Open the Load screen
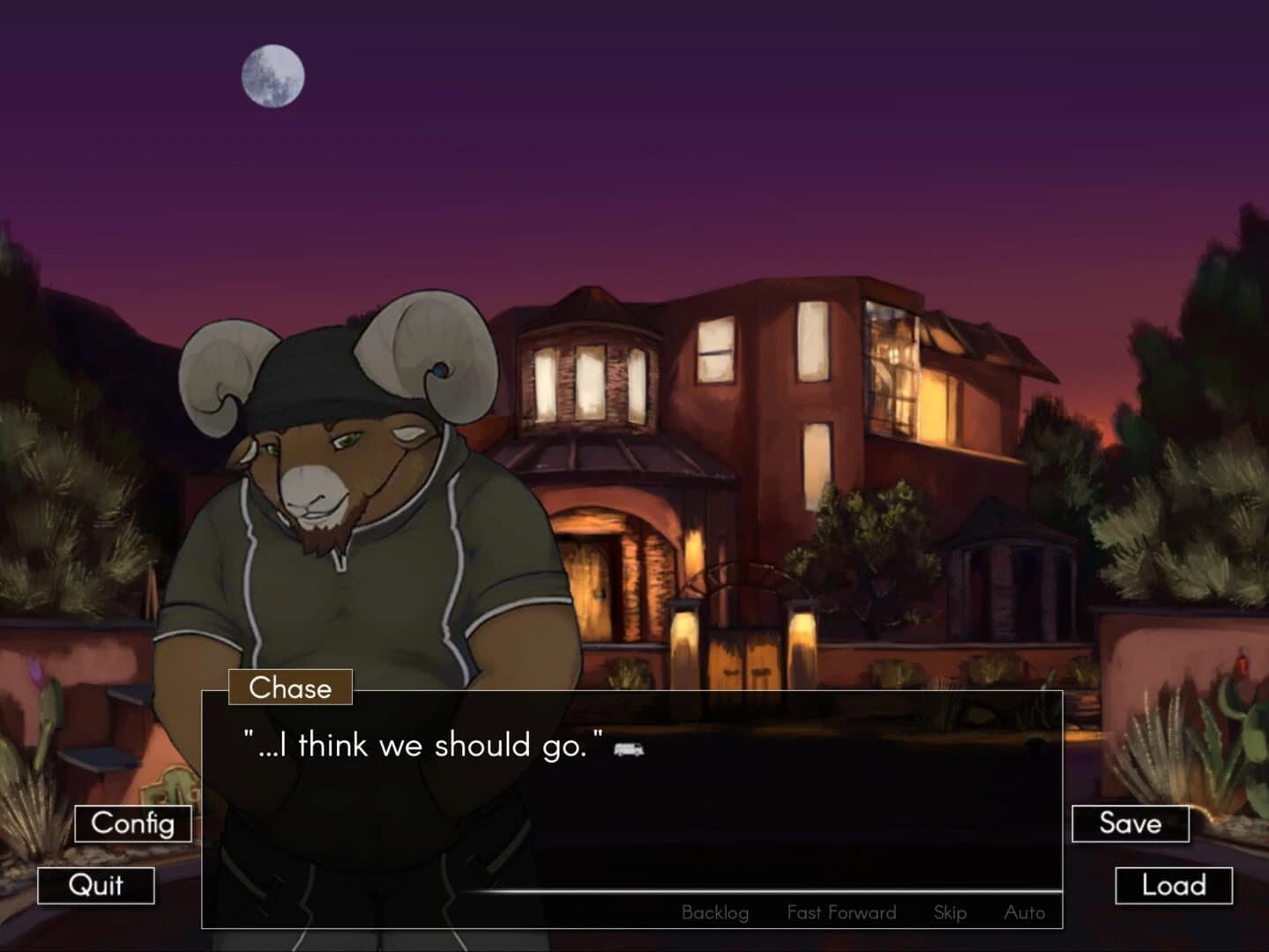Image resolution: width=1269 pixels, height=952 pixels. (x=1174, y=886)
